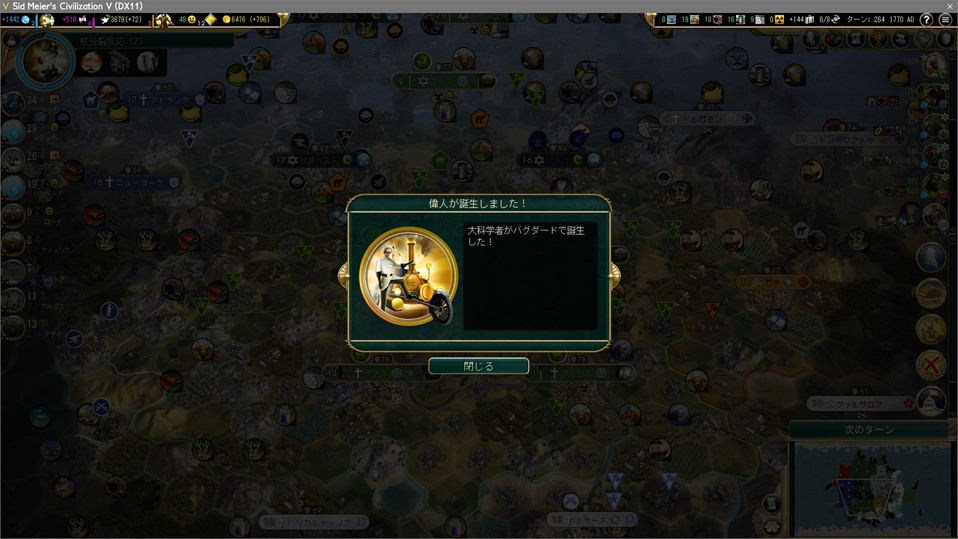The image size is (958, 539).
Task: Open the capitol building notification
Action: (931, 401)
